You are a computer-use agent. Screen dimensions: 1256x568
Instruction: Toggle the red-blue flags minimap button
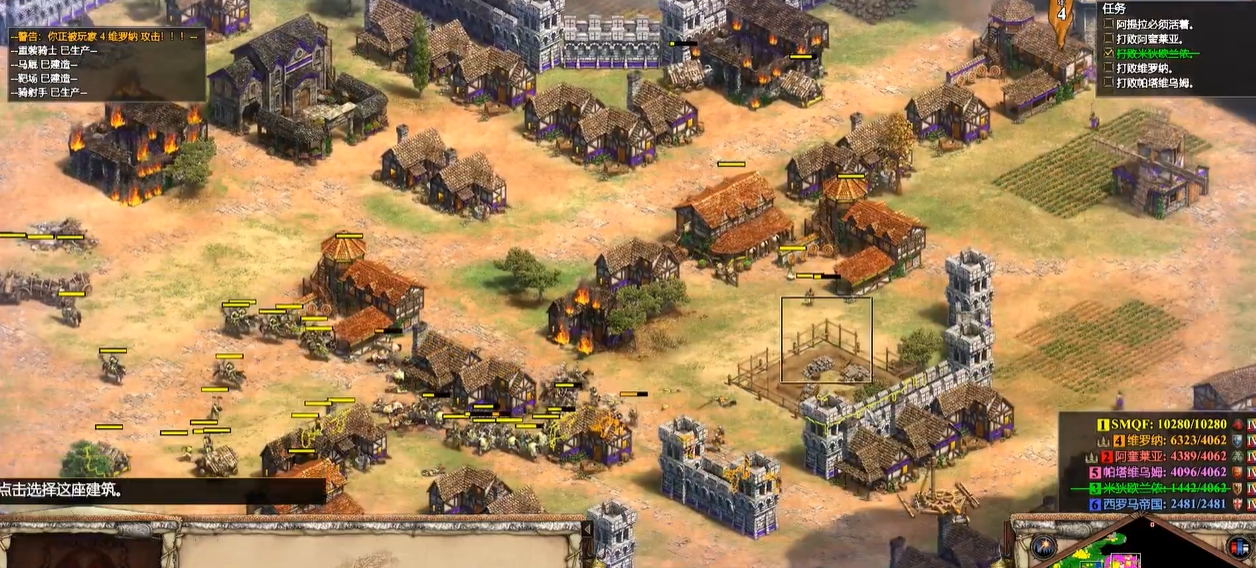tap(1238, 546)
